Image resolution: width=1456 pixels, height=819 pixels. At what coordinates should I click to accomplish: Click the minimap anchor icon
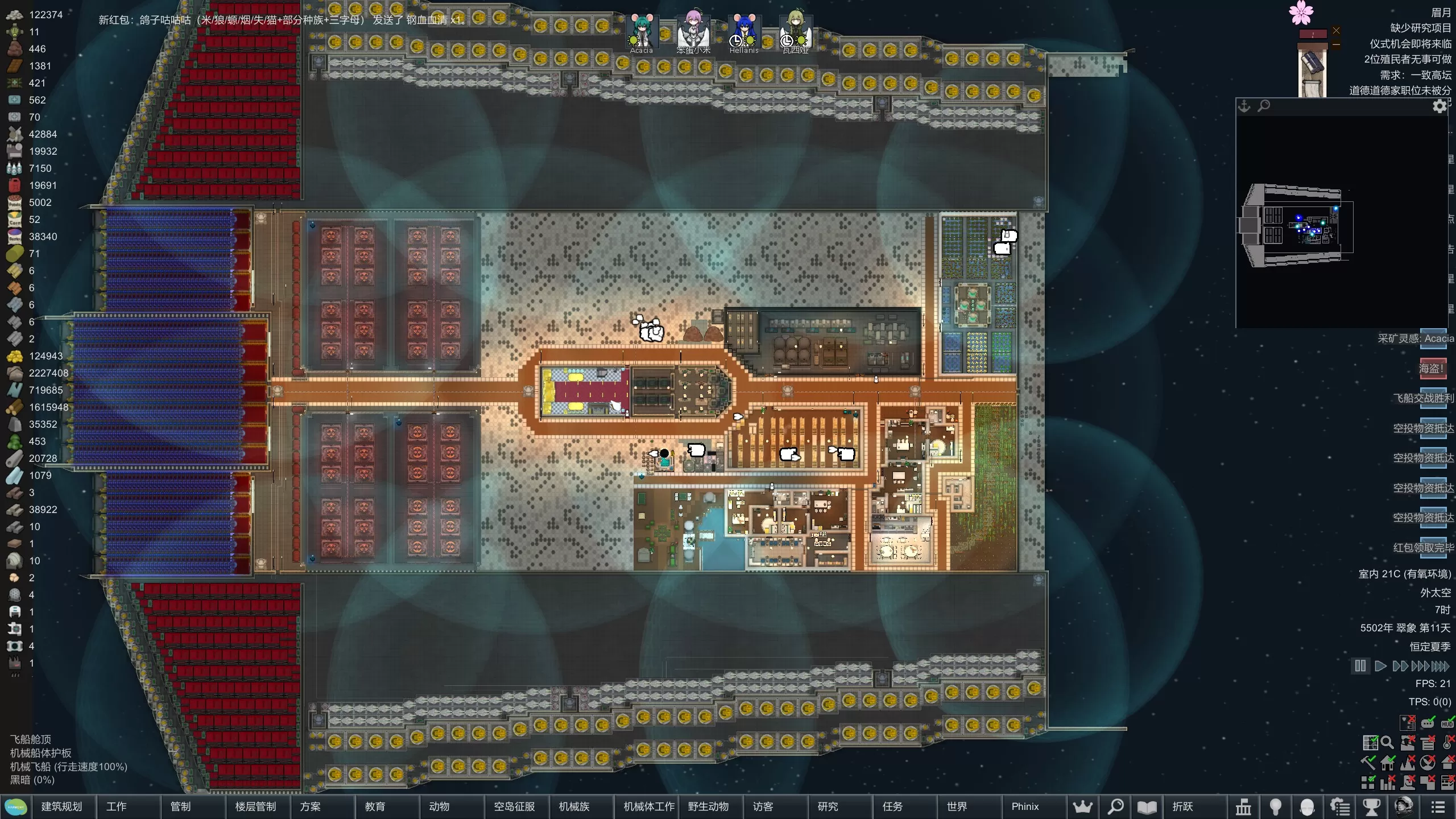[x=1244, y=106]
